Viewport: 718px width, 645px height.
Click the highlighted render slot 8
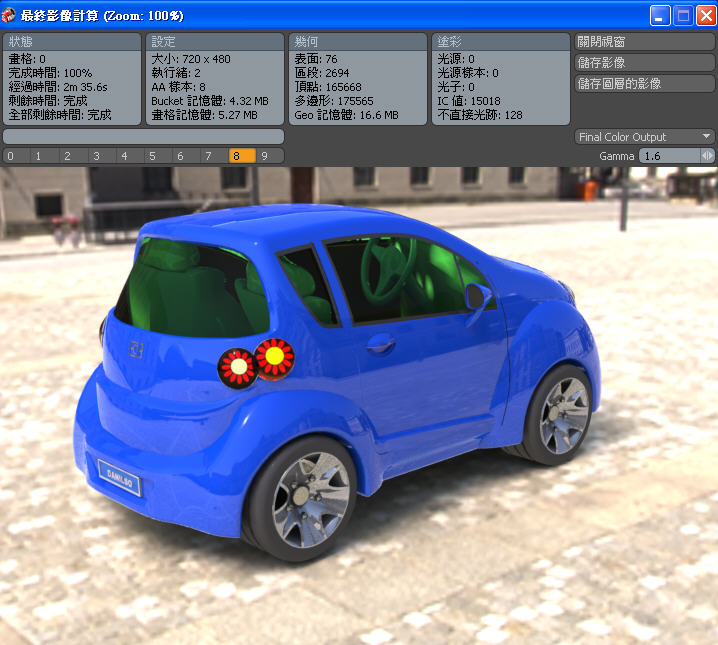(236, 156)
